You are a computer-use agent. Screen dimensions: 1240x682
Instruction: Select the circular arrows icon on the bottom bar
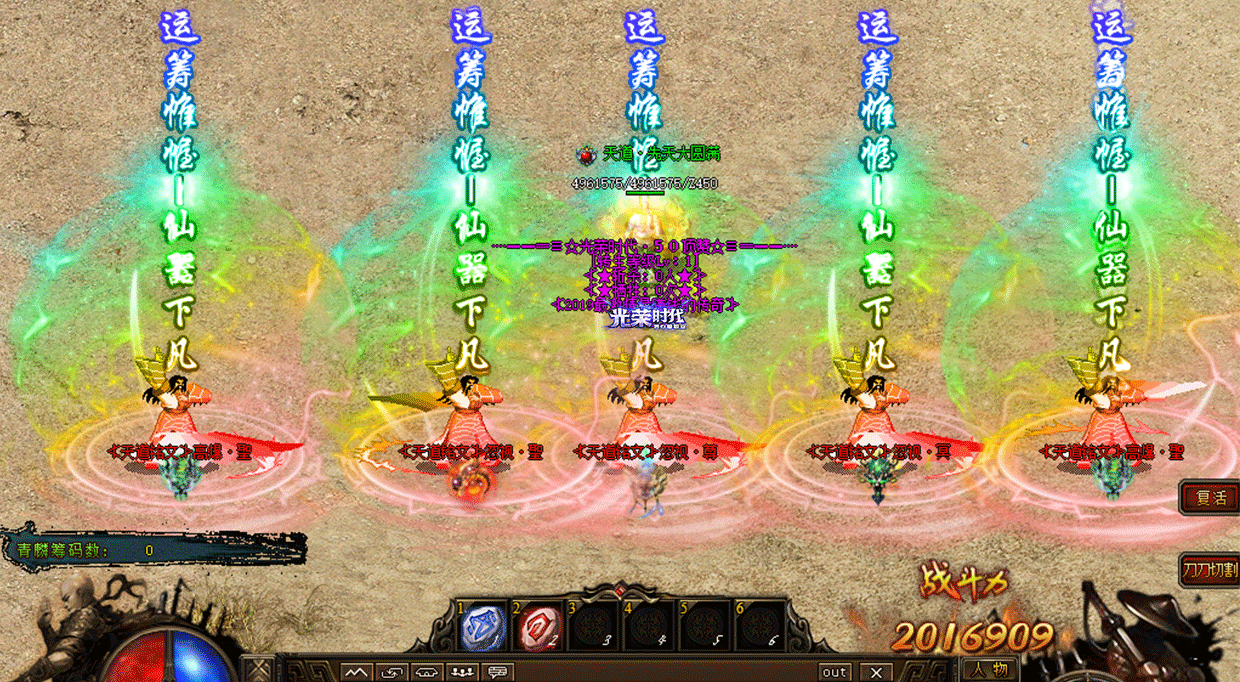pos(392,672)
